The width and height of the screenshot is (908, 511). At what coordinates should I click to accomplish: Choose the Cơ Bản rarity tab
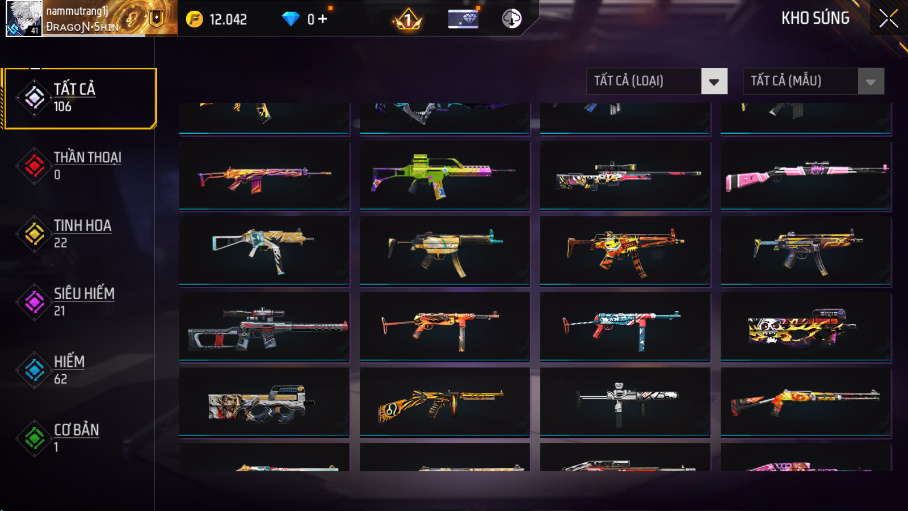click(x=79, y=437)
